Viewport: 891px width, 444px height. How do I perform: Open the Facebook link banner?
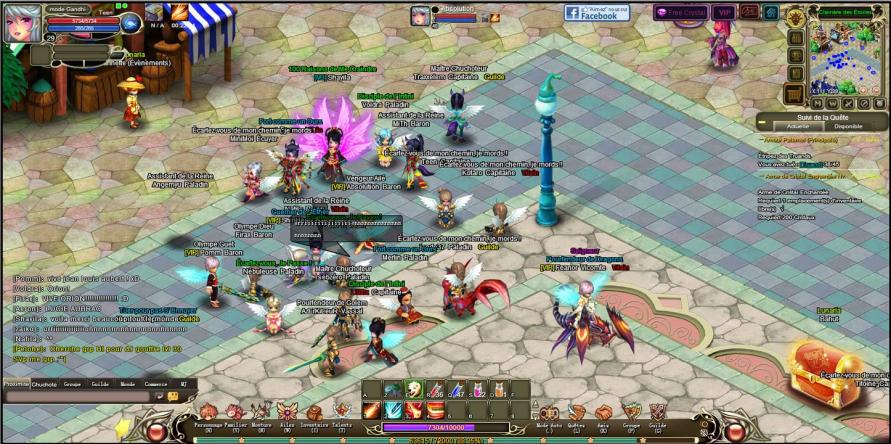(x=597, y=13)
